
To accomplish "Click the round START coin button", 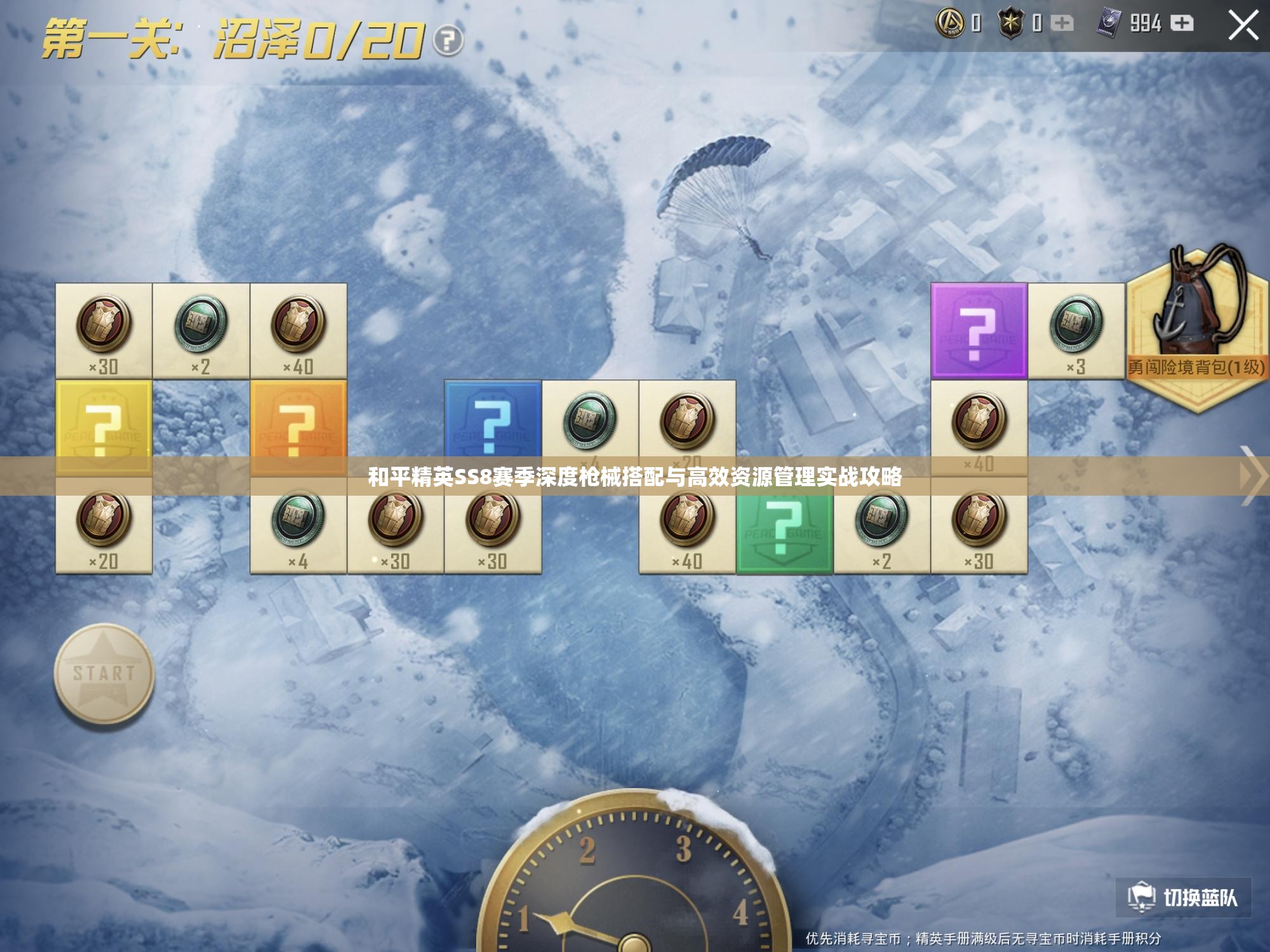I will (104, 674).
